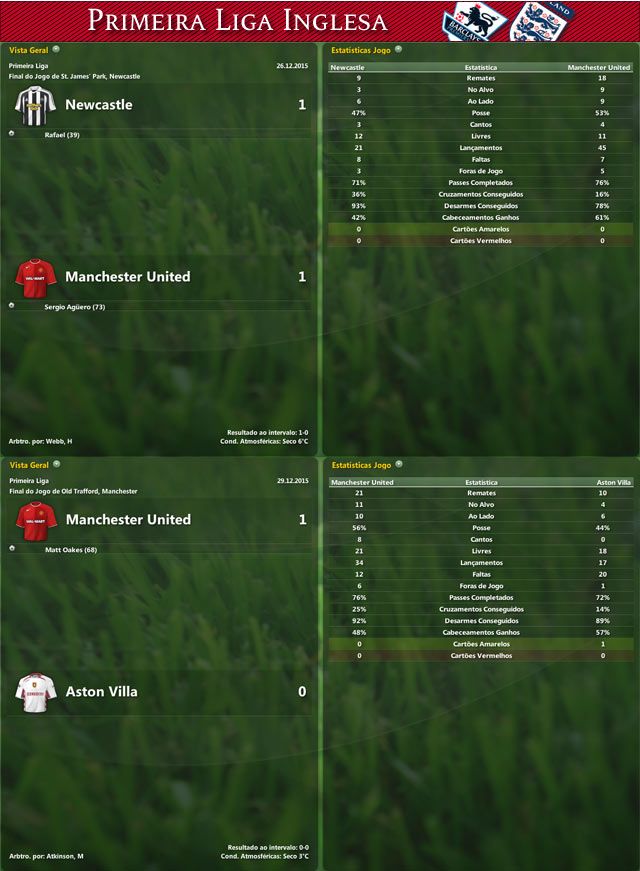Select the Aston Villa team name
Image resolution: width=640 pixels, height=871 pixels.
pyautogui.click(x=101, y=692)
